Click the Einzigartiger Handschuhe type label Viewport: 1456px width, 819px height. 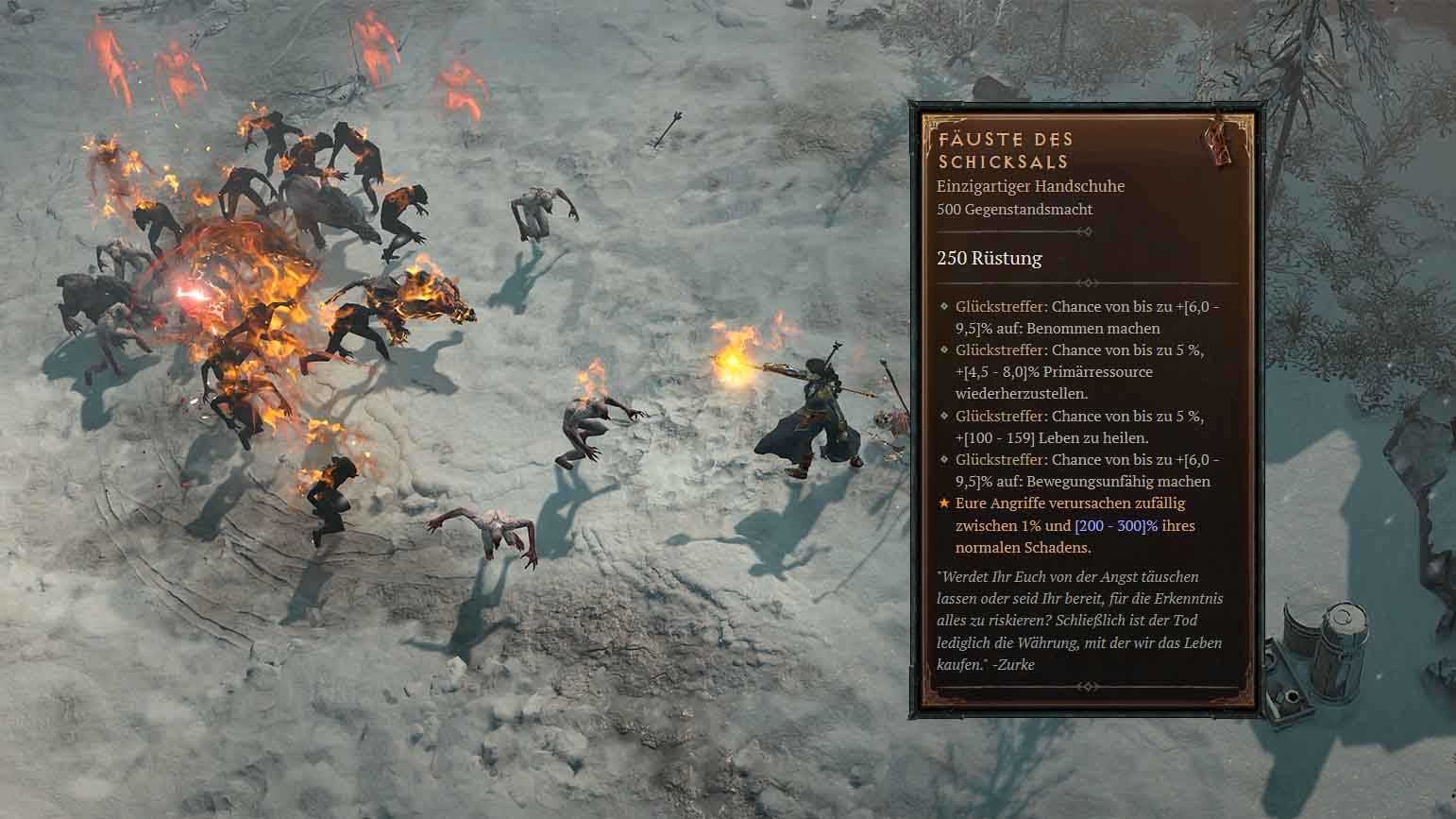click(1030, 186)
